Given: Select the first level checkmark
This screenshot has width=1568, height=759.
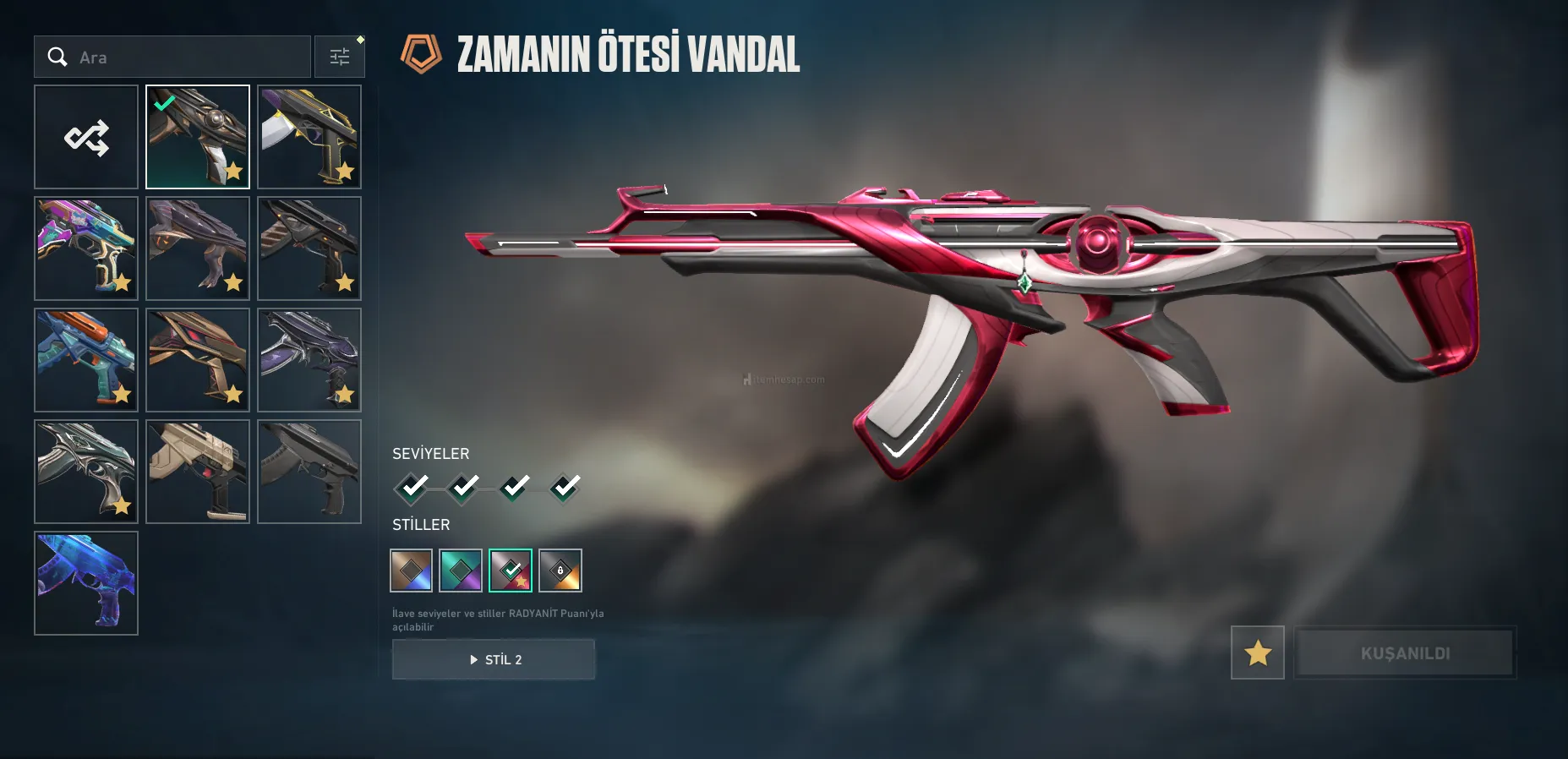Looking at the screenshot, I should [413, 488].
